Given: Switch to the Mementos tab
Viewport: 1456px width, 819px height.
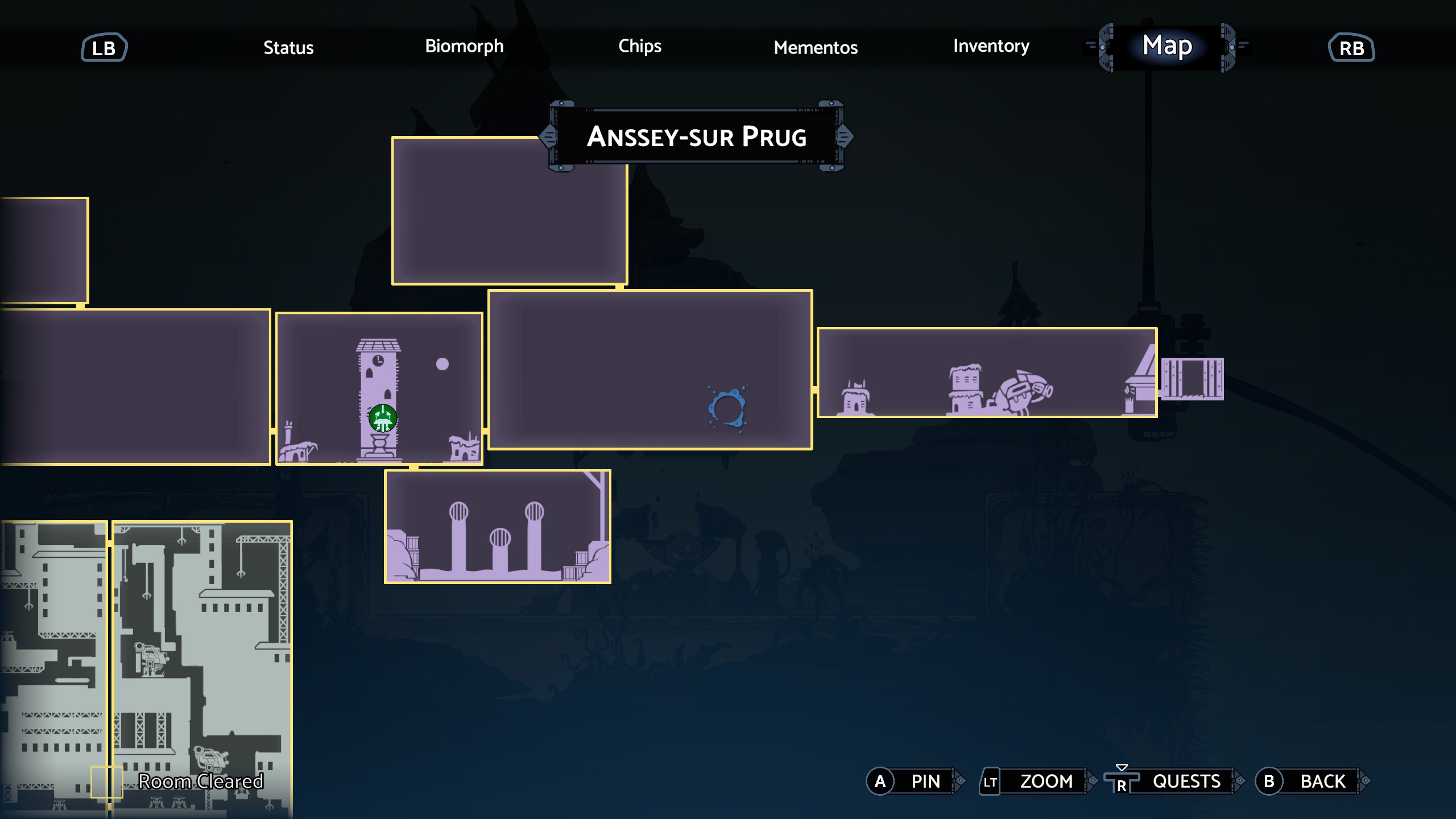Looking at the screenshot, I should pos(816,48).
